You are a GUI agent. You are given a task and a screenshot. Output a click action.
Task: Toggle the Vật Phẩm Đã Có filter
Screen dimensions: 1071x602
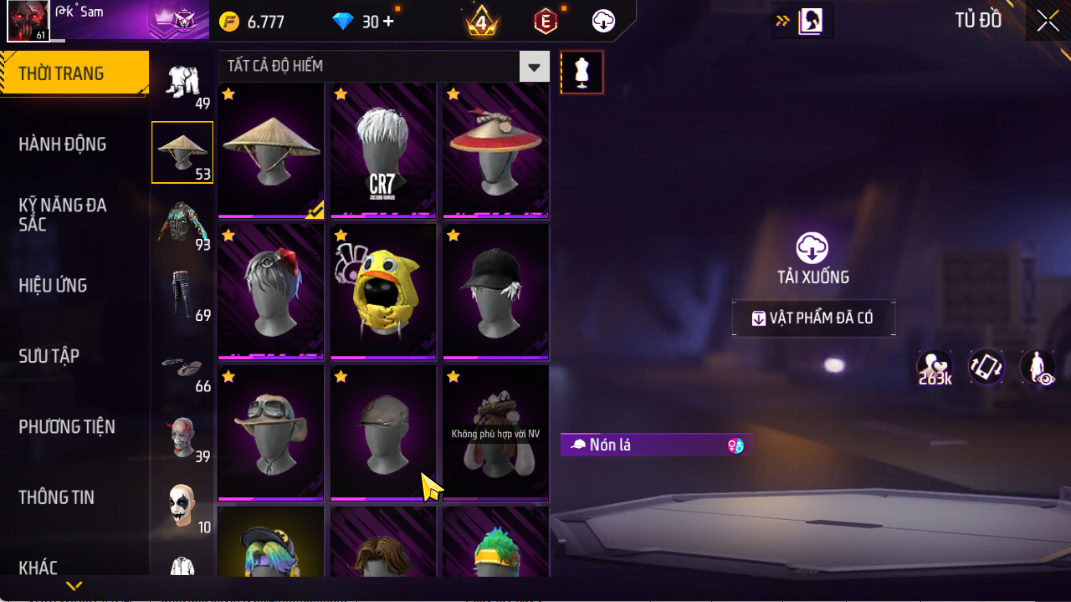[813, 318]
